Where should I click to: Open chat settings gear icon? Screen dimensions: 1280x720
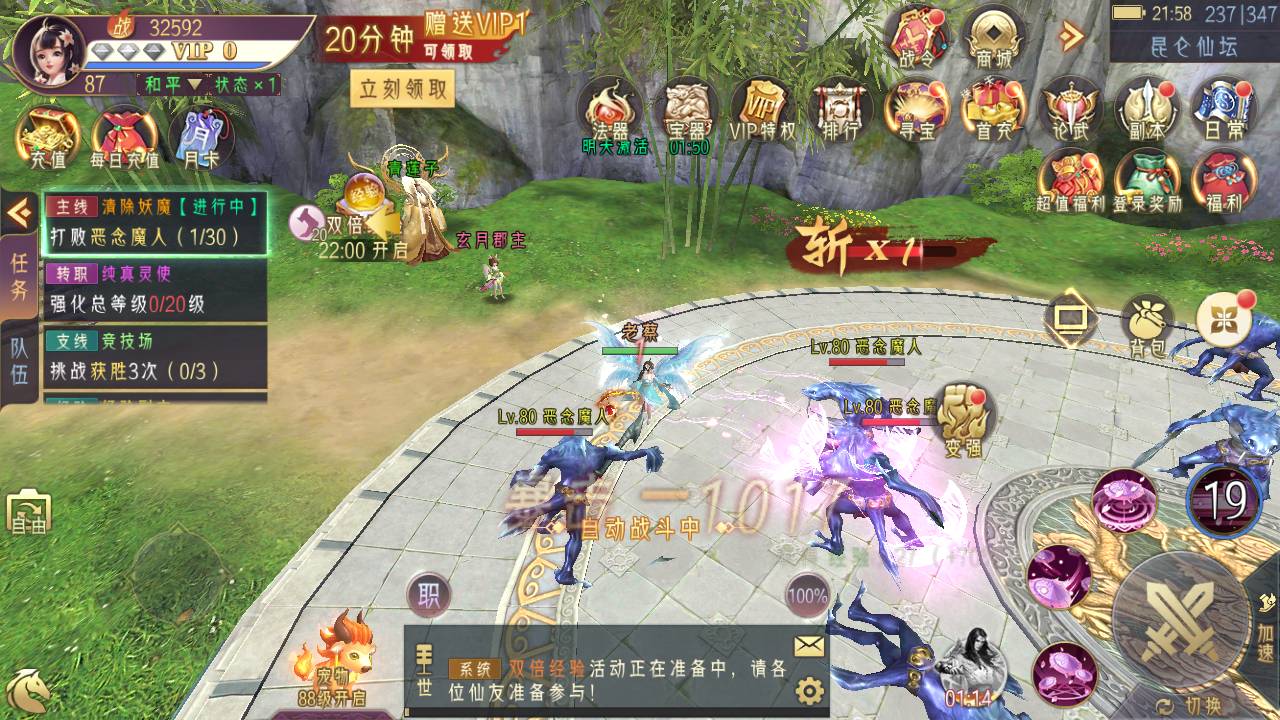coord(809,690)
